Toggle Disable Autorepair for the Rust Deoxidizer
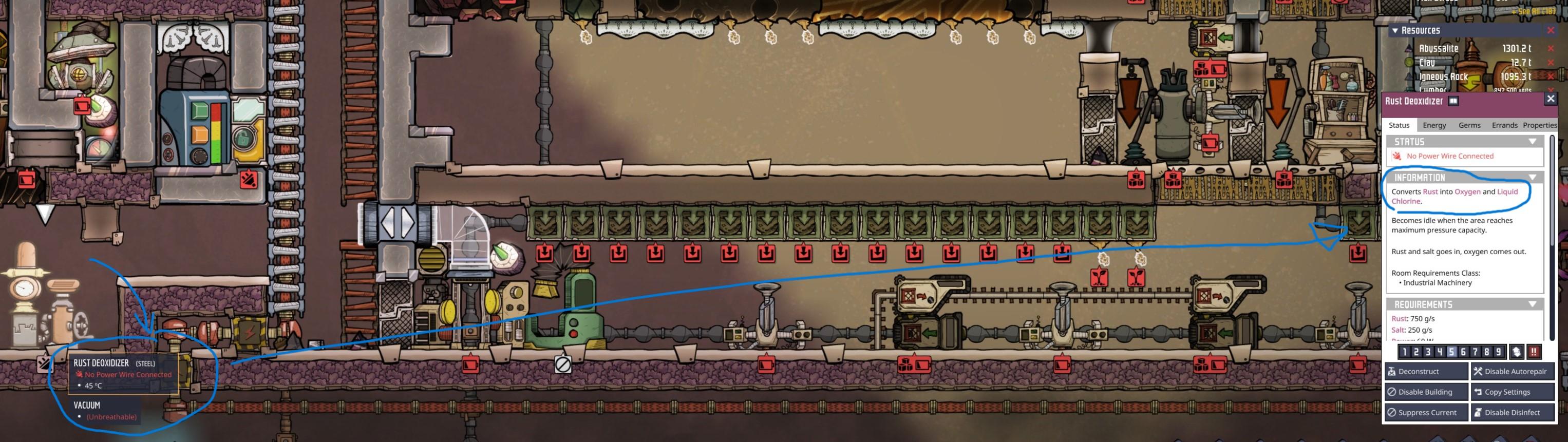 tap(1512, 371)
